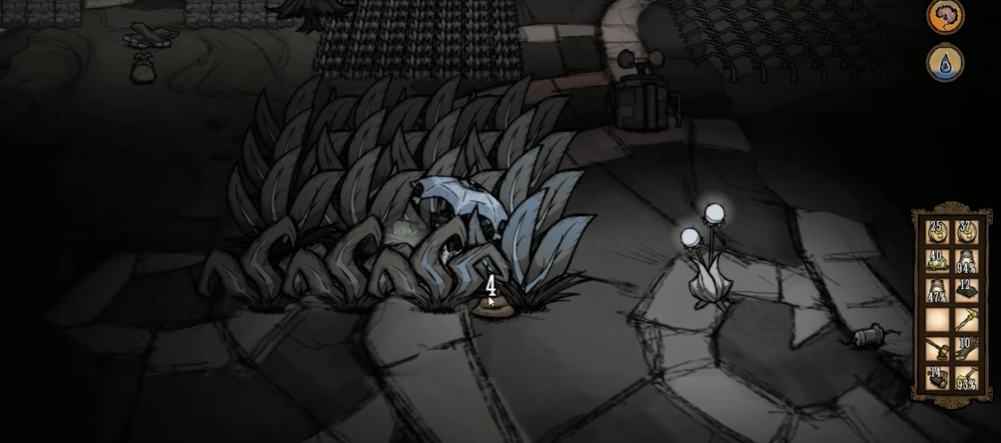Image resolution: width=1001 pixels, height=443 pixels.
Task: Choose the dark item stack of 12
Action: point(966,292)
